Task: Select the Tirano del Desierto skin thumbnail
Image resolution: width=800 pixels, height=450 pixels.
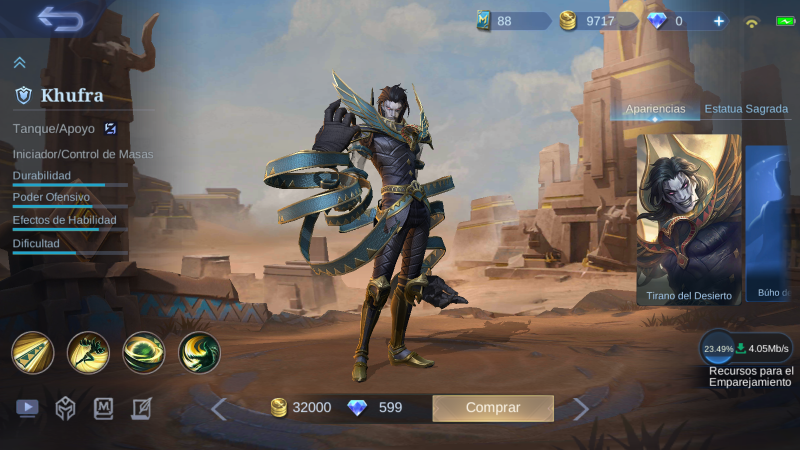Action: pyautogui.click(x=689, y=219)
